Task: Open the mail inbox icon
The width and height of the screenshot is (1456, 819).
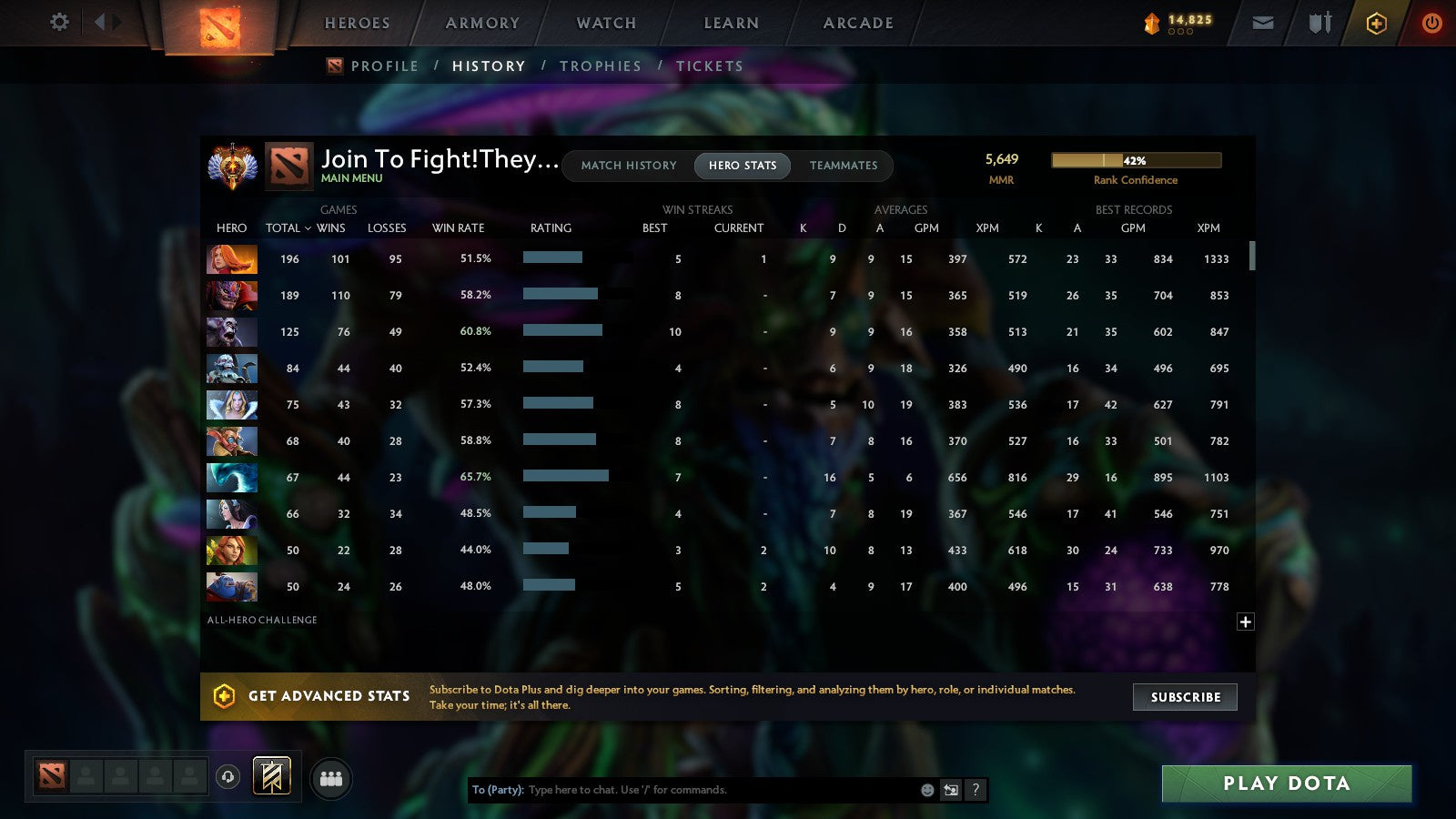Action: [x=1262, y=23]
